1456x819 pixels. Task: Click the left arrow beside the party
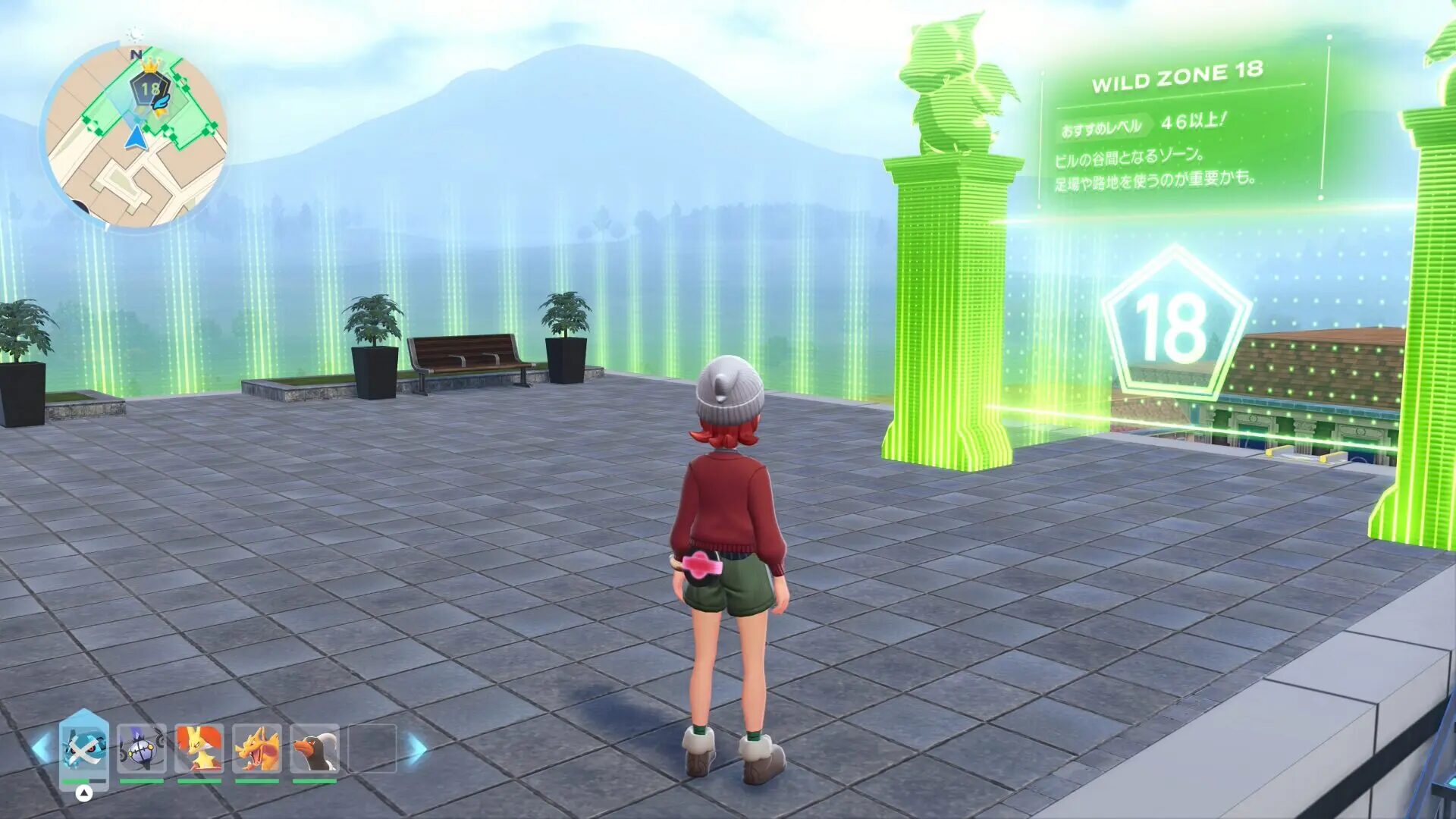point(42,748)
